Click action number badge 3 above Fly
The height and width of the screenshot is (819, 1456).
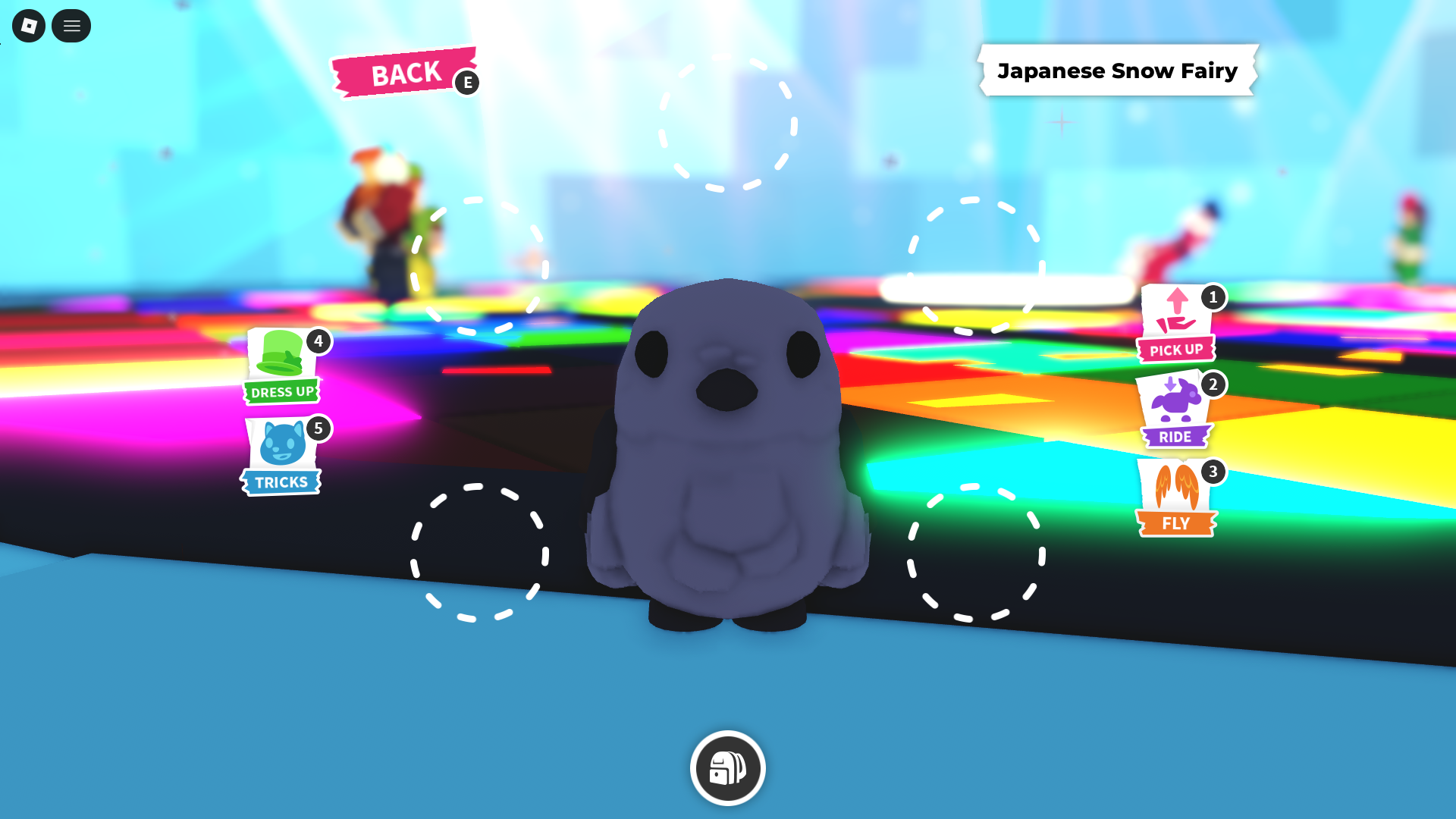click(x=1213, y=472)
